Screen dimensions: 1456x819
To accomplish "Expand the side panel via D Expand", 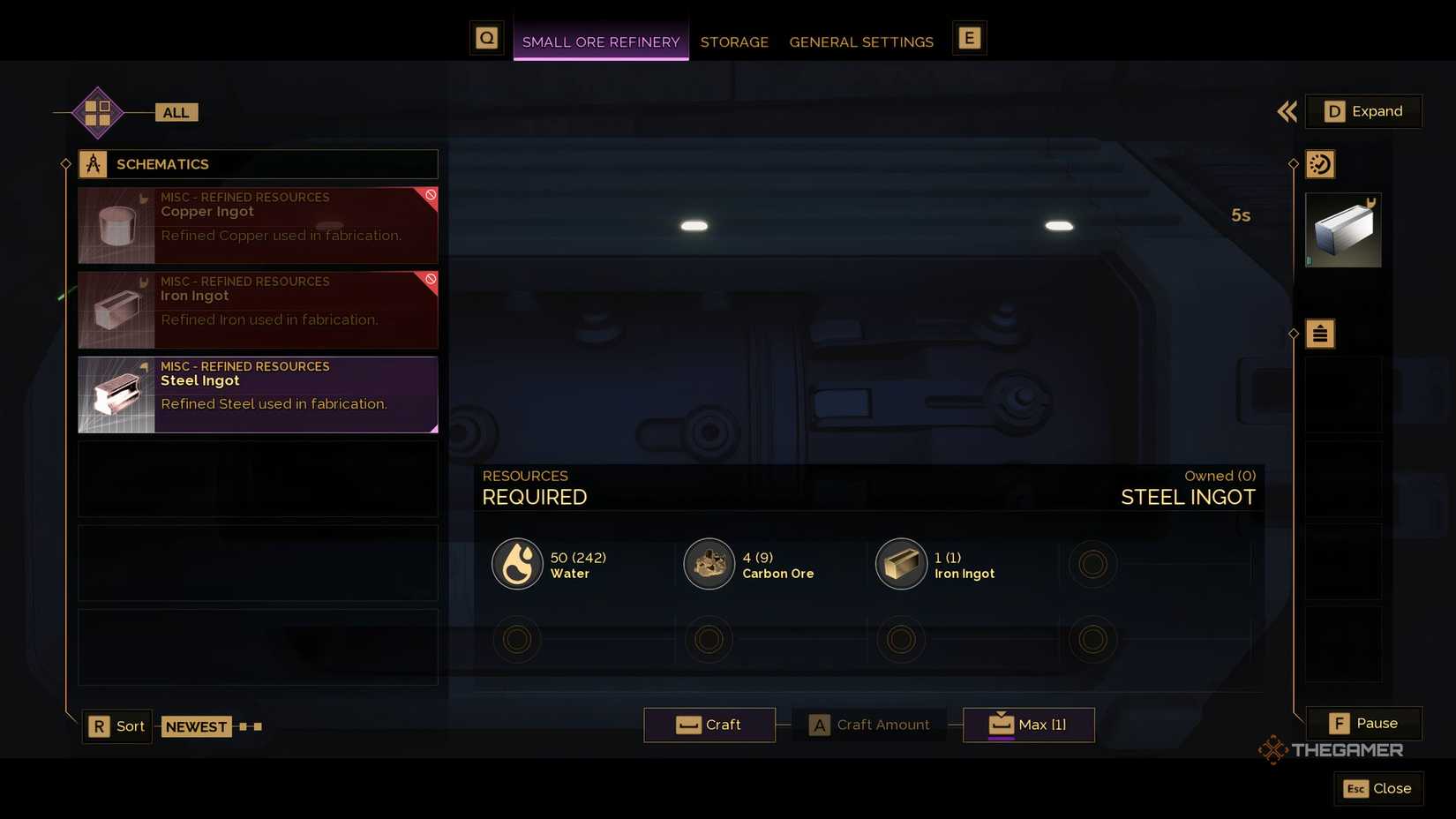I will coord(1363,111).
